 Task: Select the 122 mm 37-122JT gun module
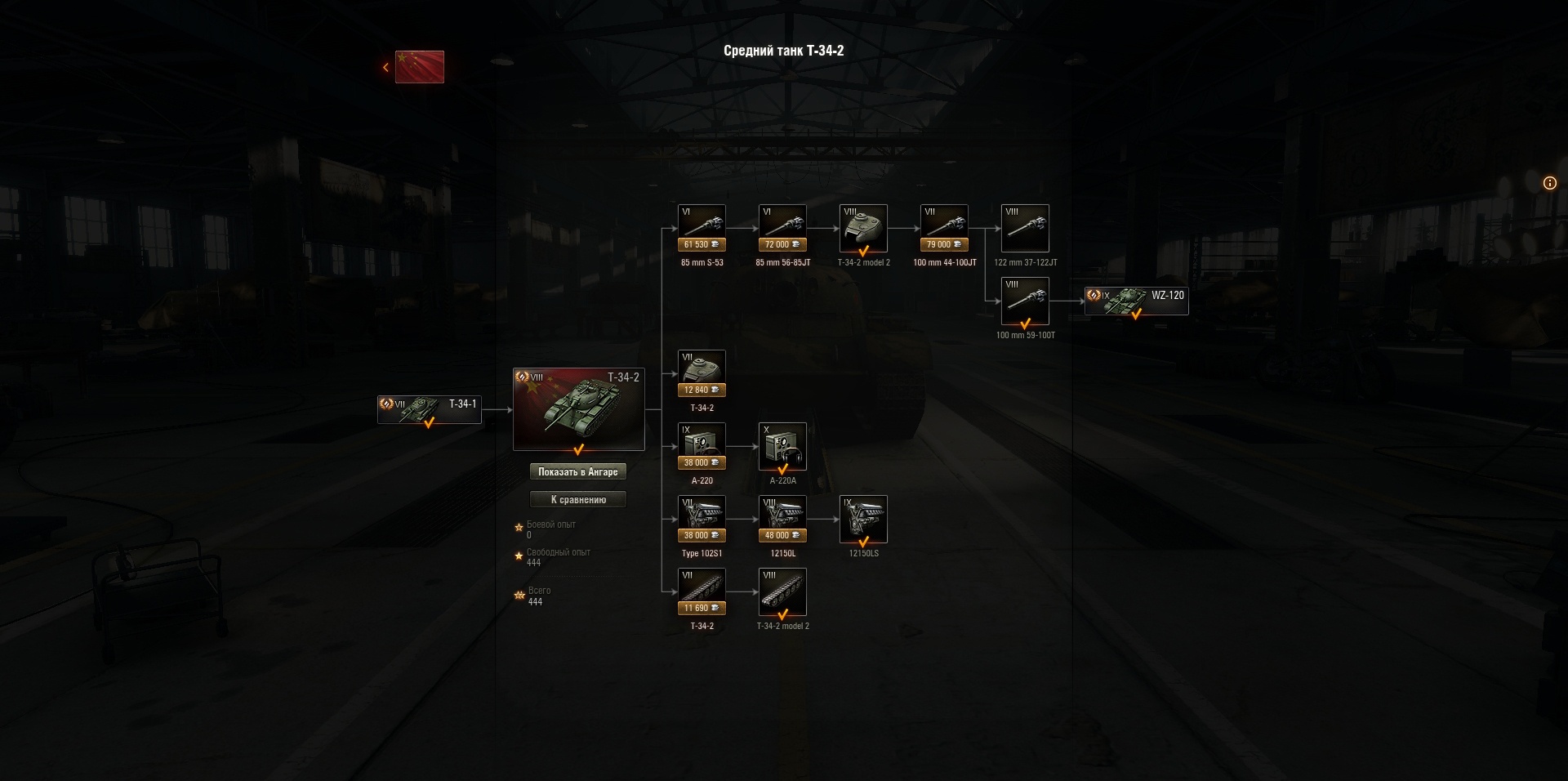click(x=1025, y=229)
